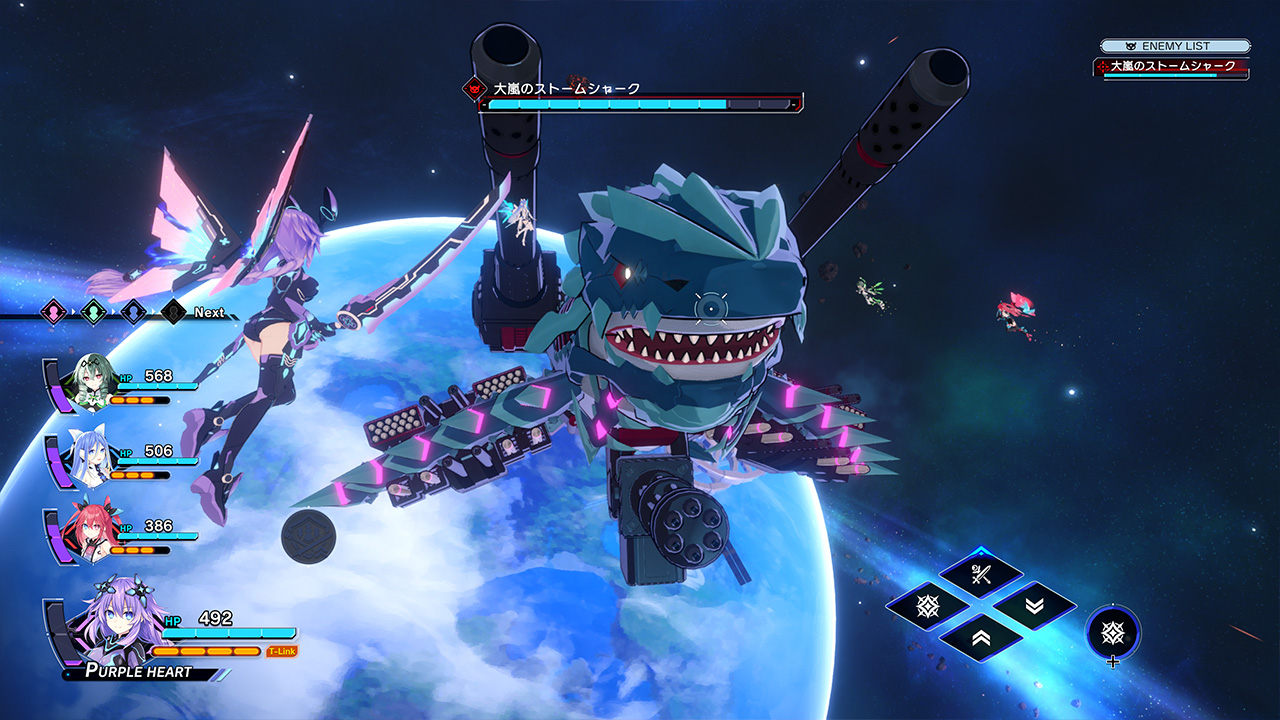Activate the diamond-shaped star skill command
1280x720 pixels.
tap(927, 606)
